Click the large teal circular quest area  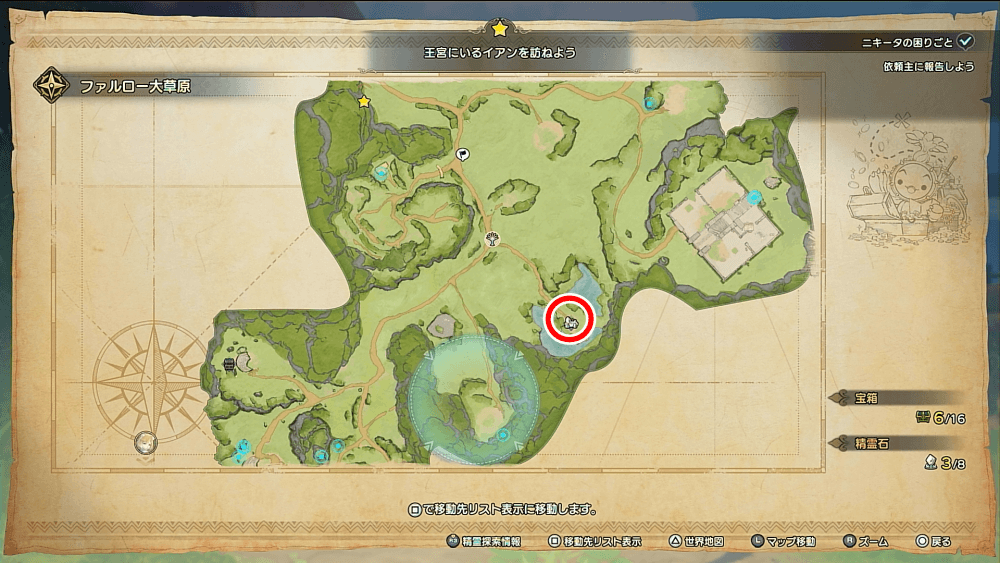point(474,400)
